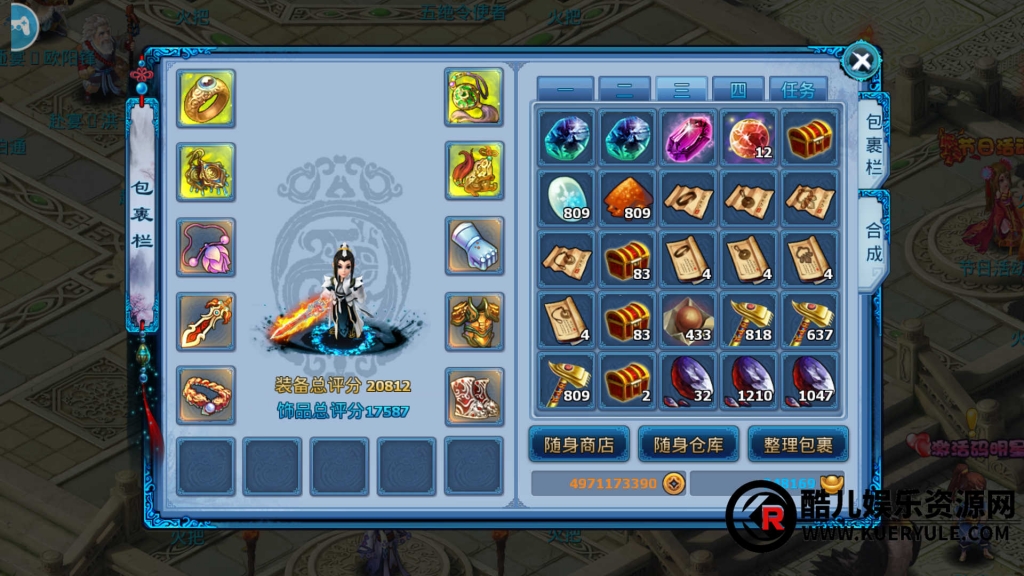Select the orange orb stack of 12
1024x576 pixels.
[x=750, y=138]
